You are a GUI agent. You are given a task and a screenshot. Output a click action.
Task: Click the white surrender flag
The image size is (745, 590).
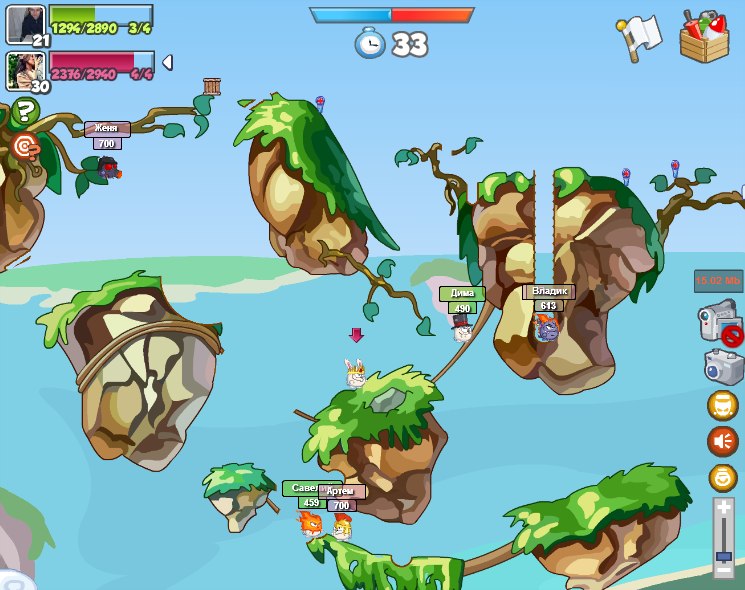pyautogui.click(x=640, y=37)
